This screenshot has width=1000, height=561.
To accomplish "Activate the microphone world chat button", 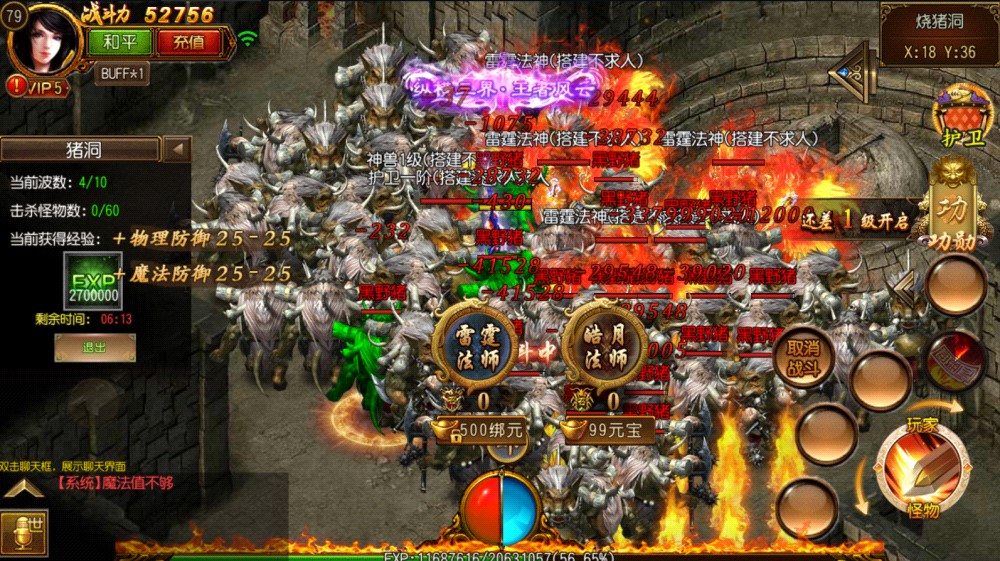I will coord(23,533).
